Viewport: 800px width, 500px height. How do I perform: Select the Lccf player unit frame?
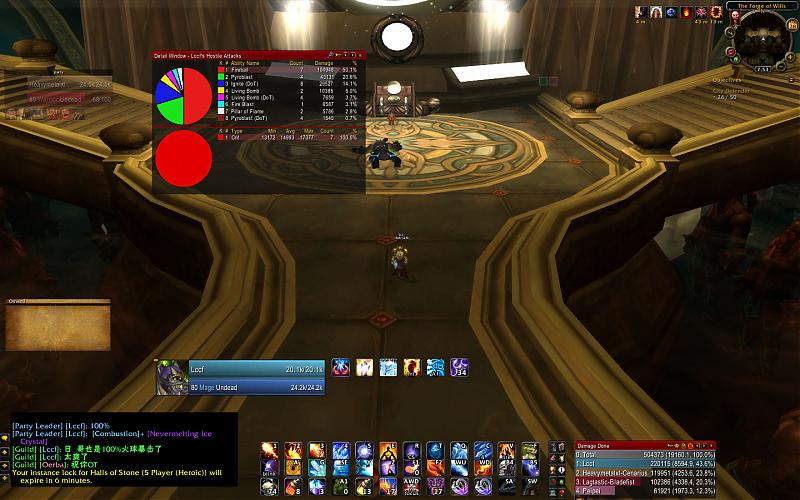tap(240, 377)
